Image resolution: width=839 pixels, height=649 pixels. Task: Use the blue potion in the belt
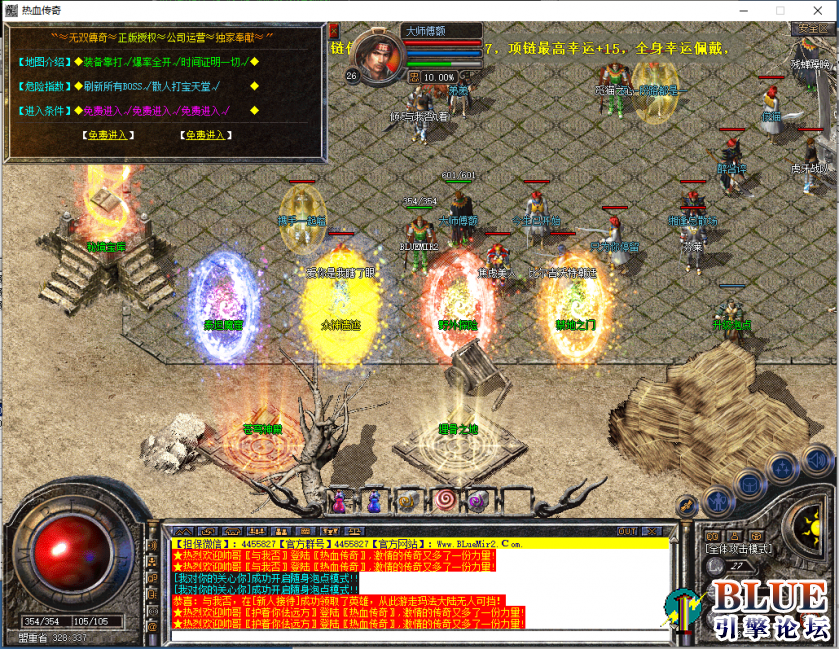pyautogui.click(x=374, y=499)
